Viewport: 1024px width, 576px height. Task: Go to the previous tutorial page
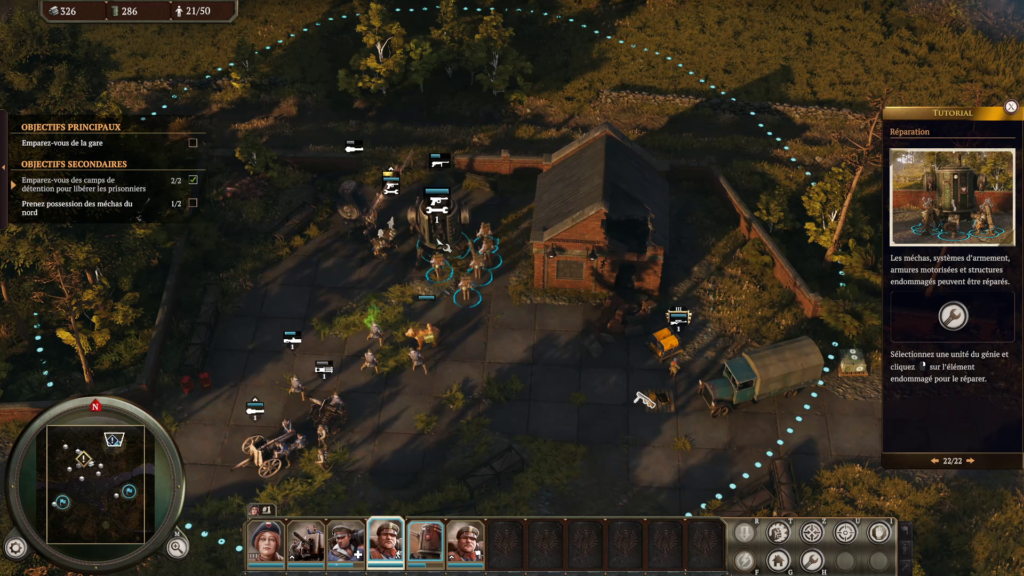point(934,461)
